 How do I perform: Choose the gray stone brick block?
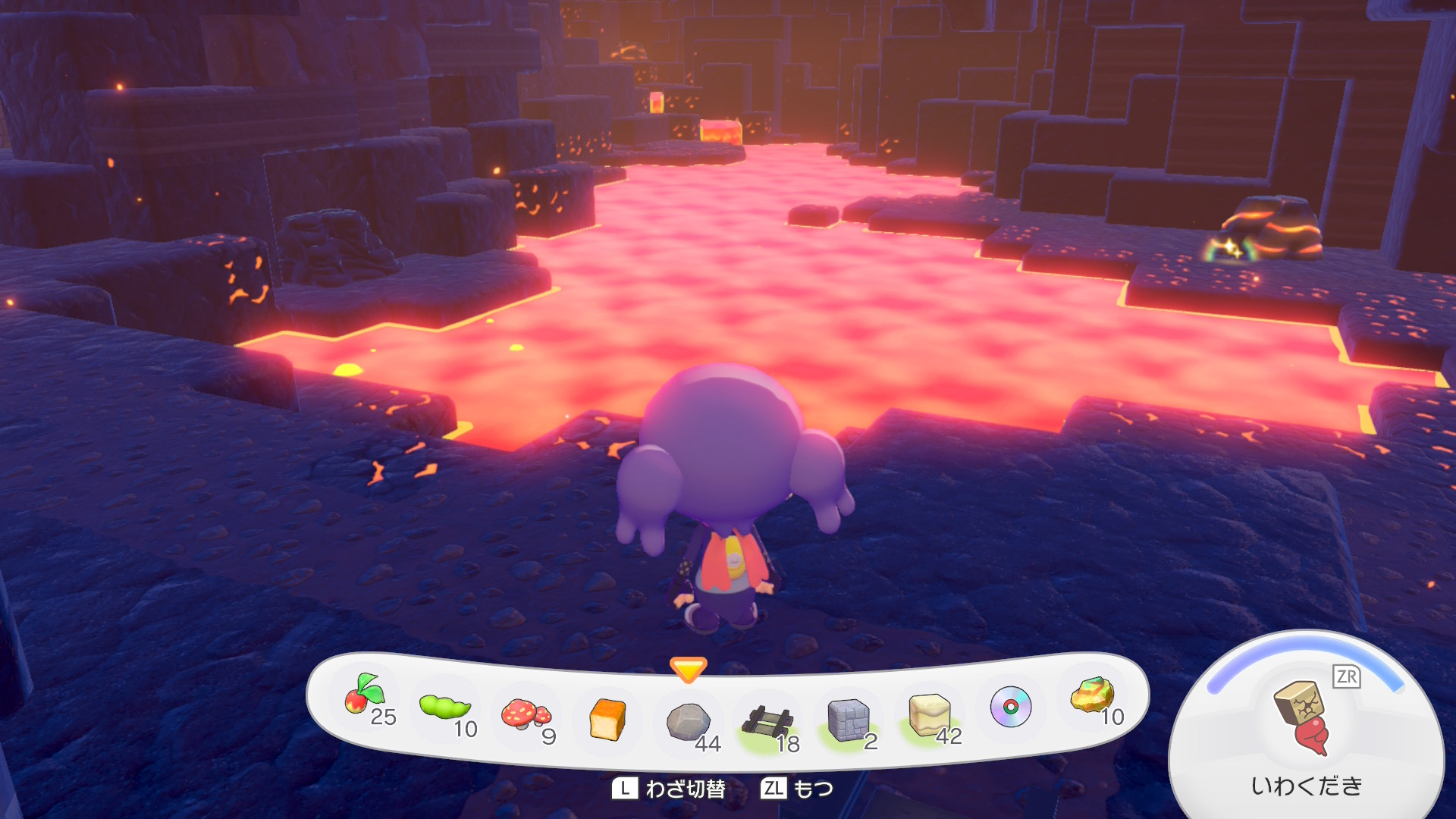pos(849,719)
